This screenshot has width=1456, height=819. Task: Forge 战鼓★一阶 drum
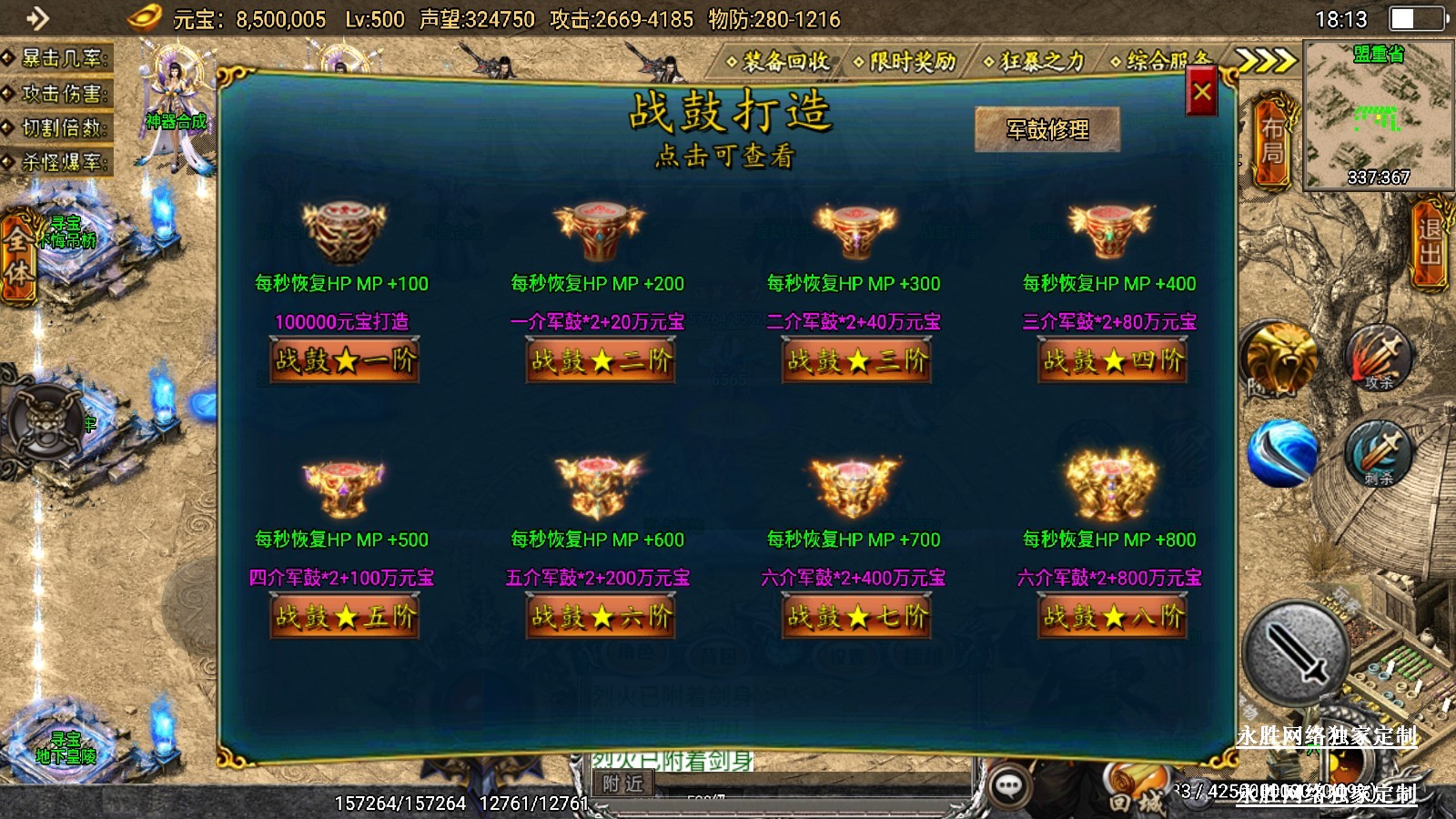344,361
